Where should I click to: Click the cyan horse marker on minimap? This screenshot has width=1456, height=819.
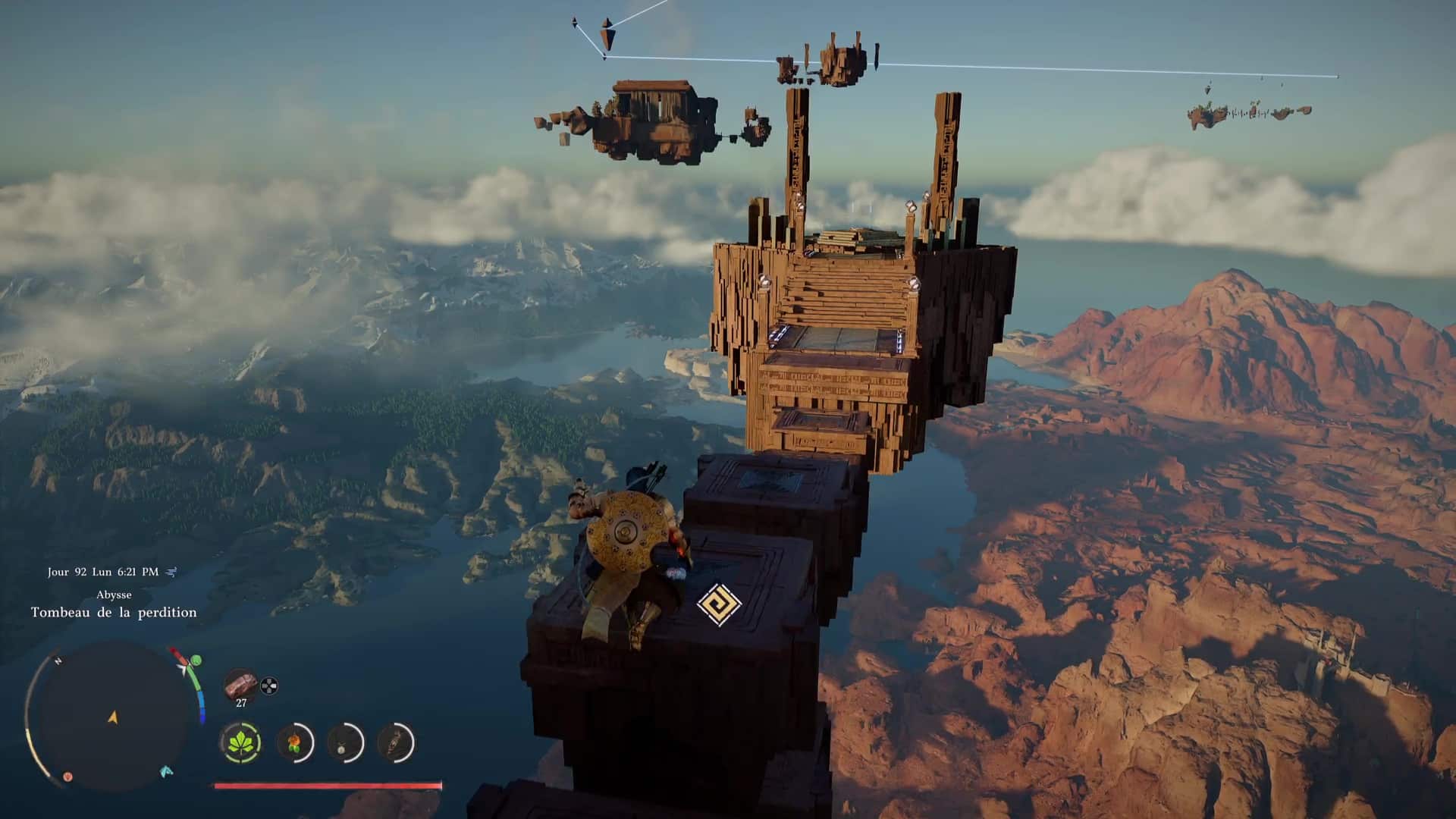167,771
